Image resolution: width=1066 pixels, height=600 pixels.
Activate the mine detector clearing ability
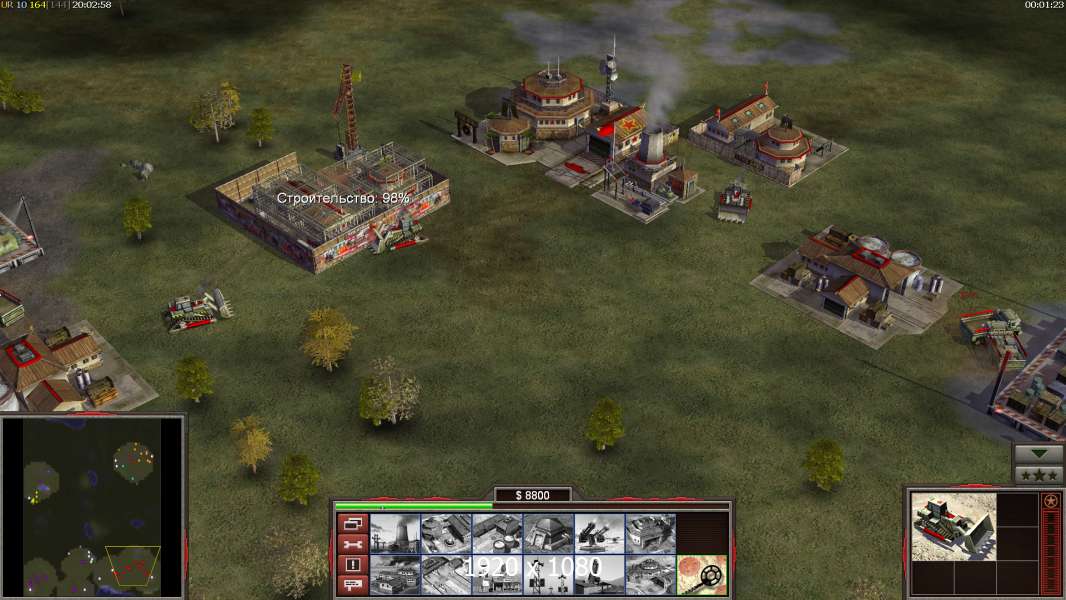(x=701, y=574)
